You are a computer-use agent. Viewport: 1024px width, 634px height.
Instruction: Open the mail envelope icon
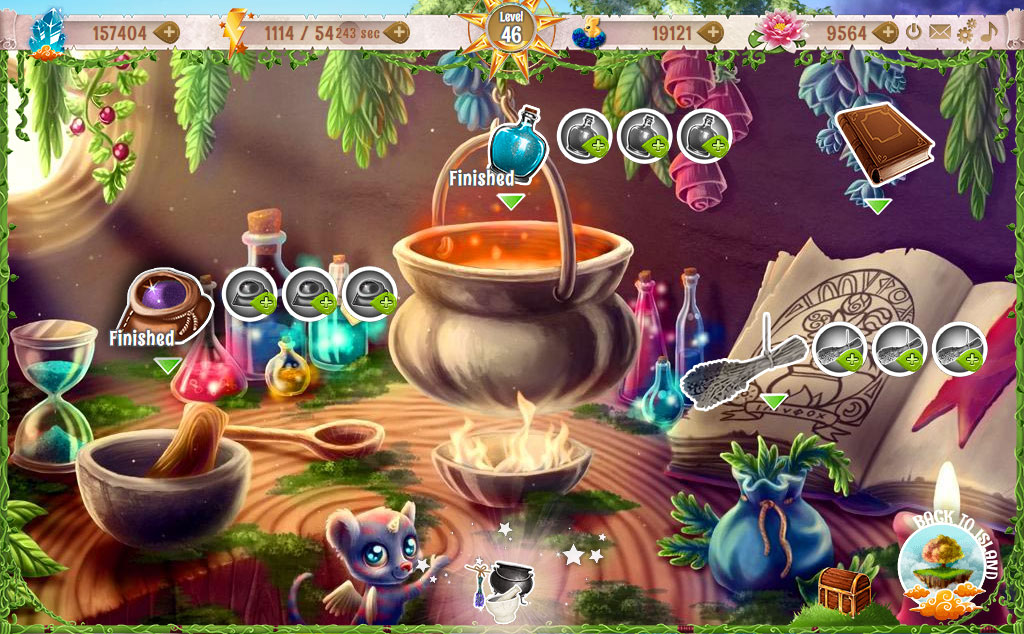(939, 32)
